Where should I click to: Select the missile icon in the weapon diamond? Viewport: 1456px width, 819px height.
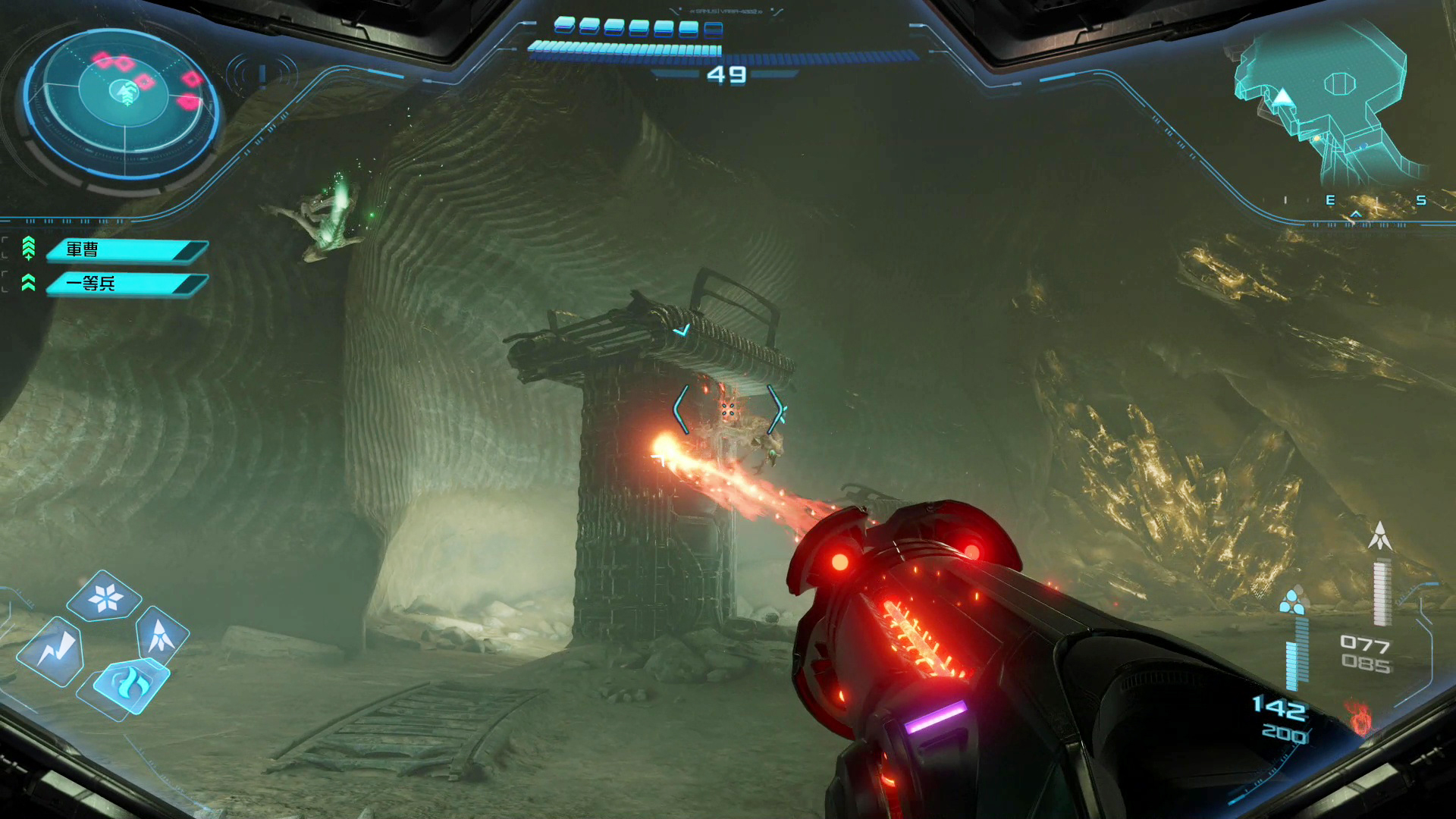161,635
